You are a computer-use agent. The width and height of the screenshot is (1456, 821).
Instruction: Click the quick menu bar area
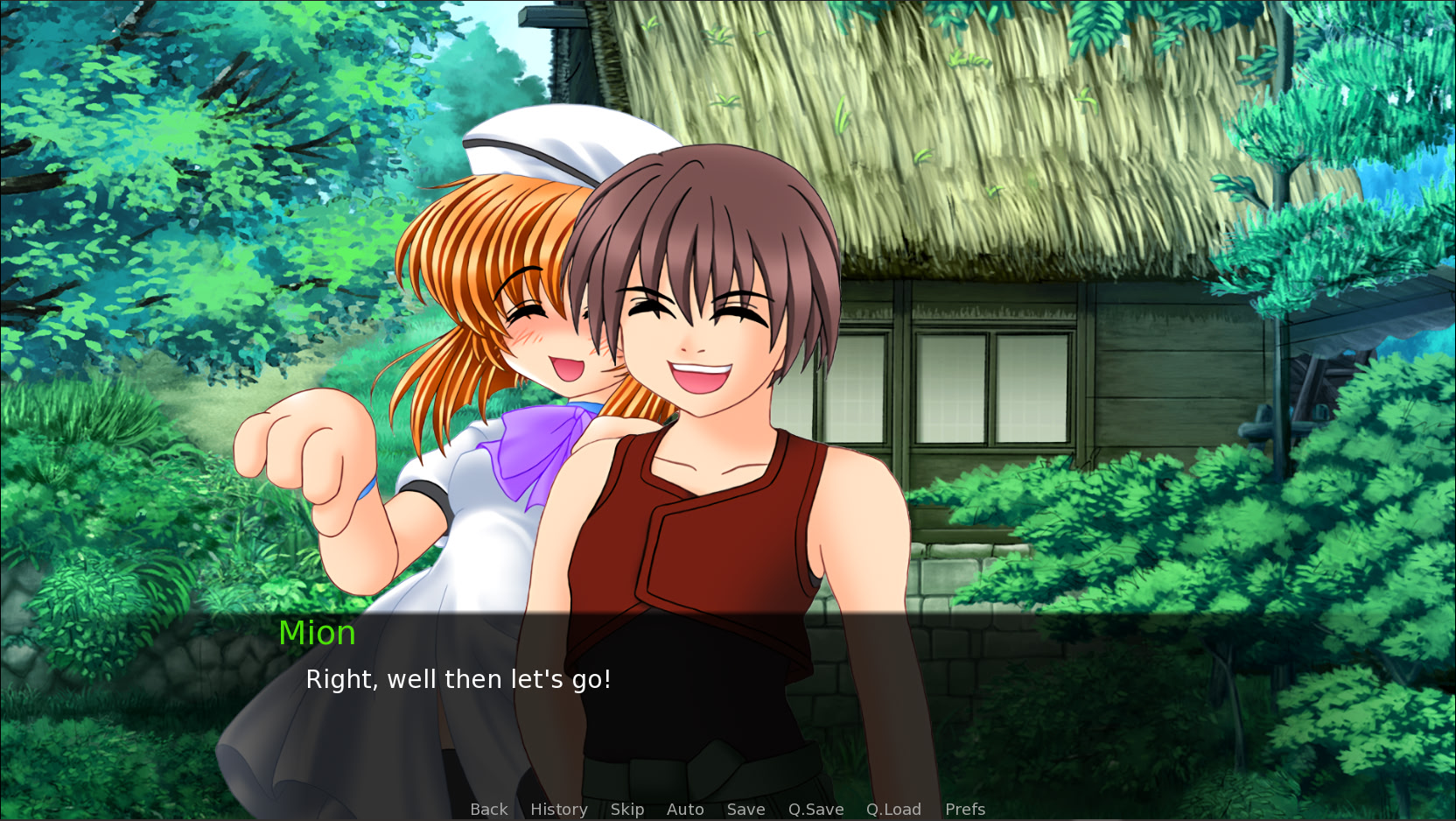[726, 809]
